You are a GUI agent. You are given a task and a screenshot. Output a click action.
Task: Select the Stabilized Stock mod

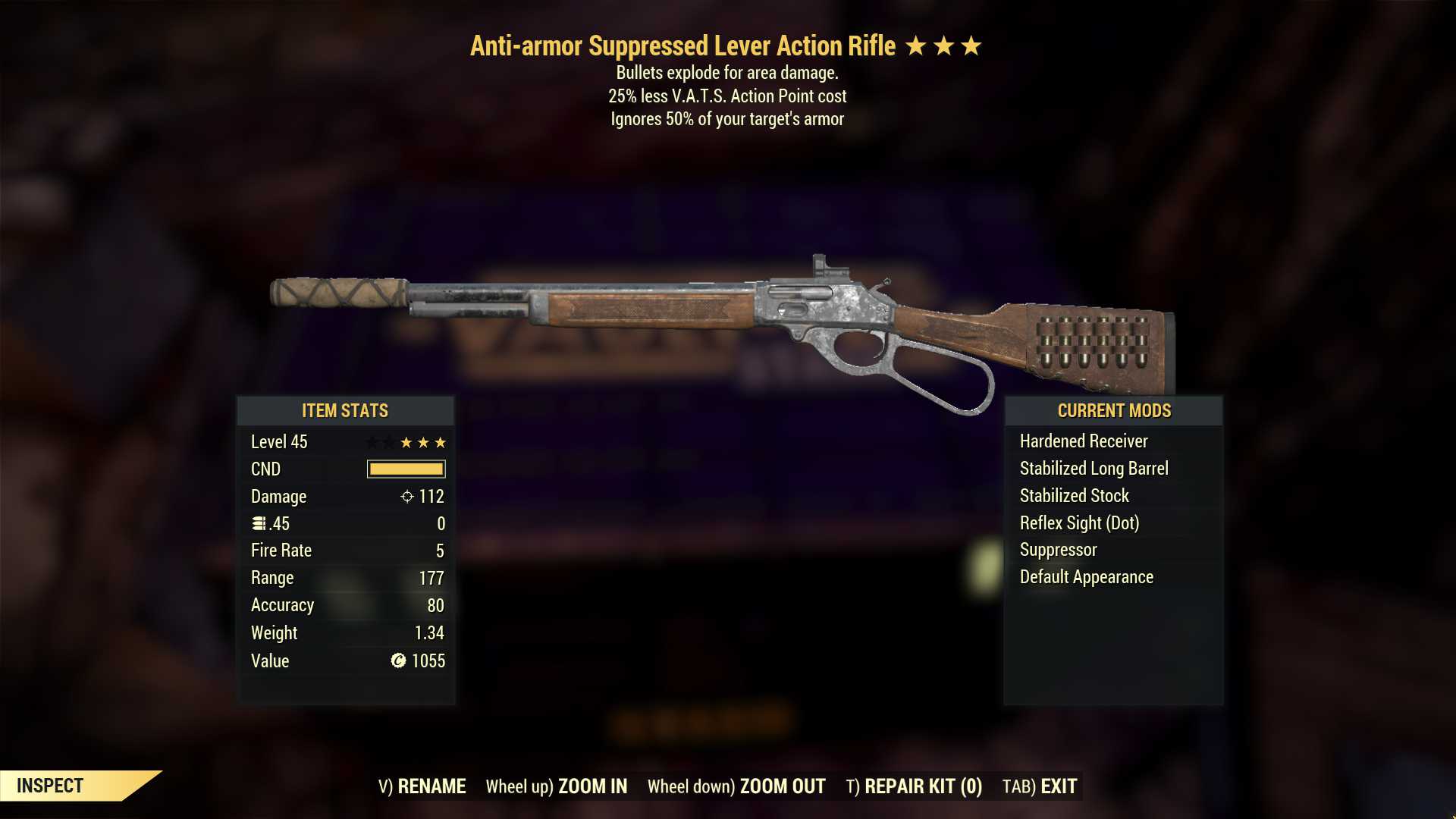click(1074, 495)
